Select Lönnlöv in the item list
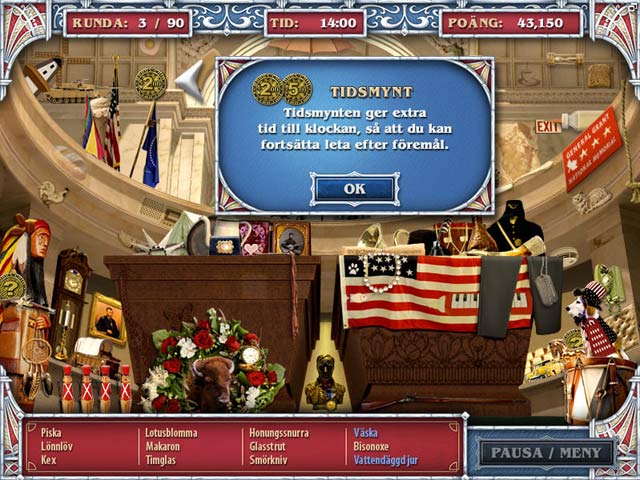Screen dimensions: 640x480 tap(55, 447)
